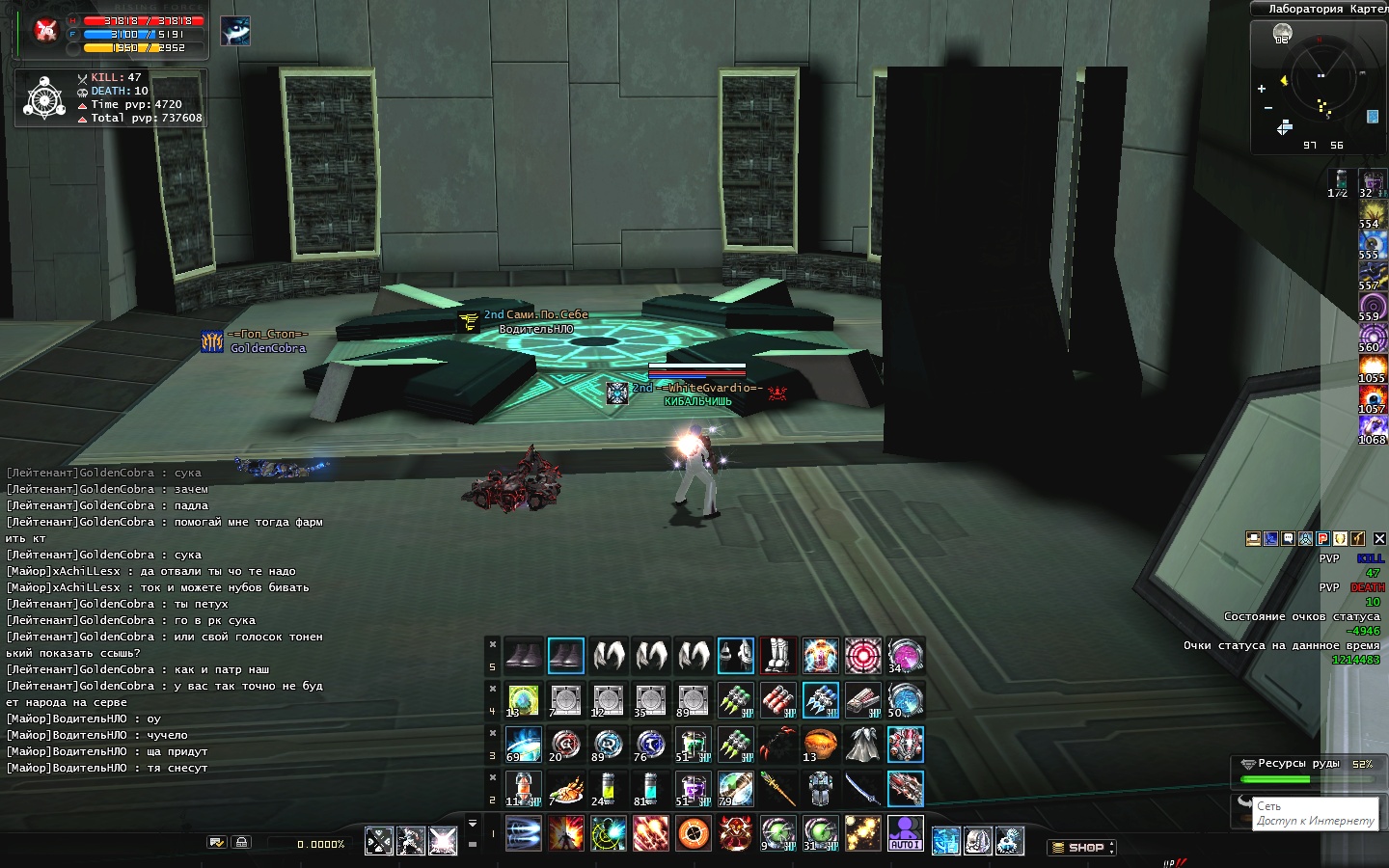The height and width of the screenshot is (868, 1389).
Task: Activate the AUTO I skill icon
Action: [905, 833]
